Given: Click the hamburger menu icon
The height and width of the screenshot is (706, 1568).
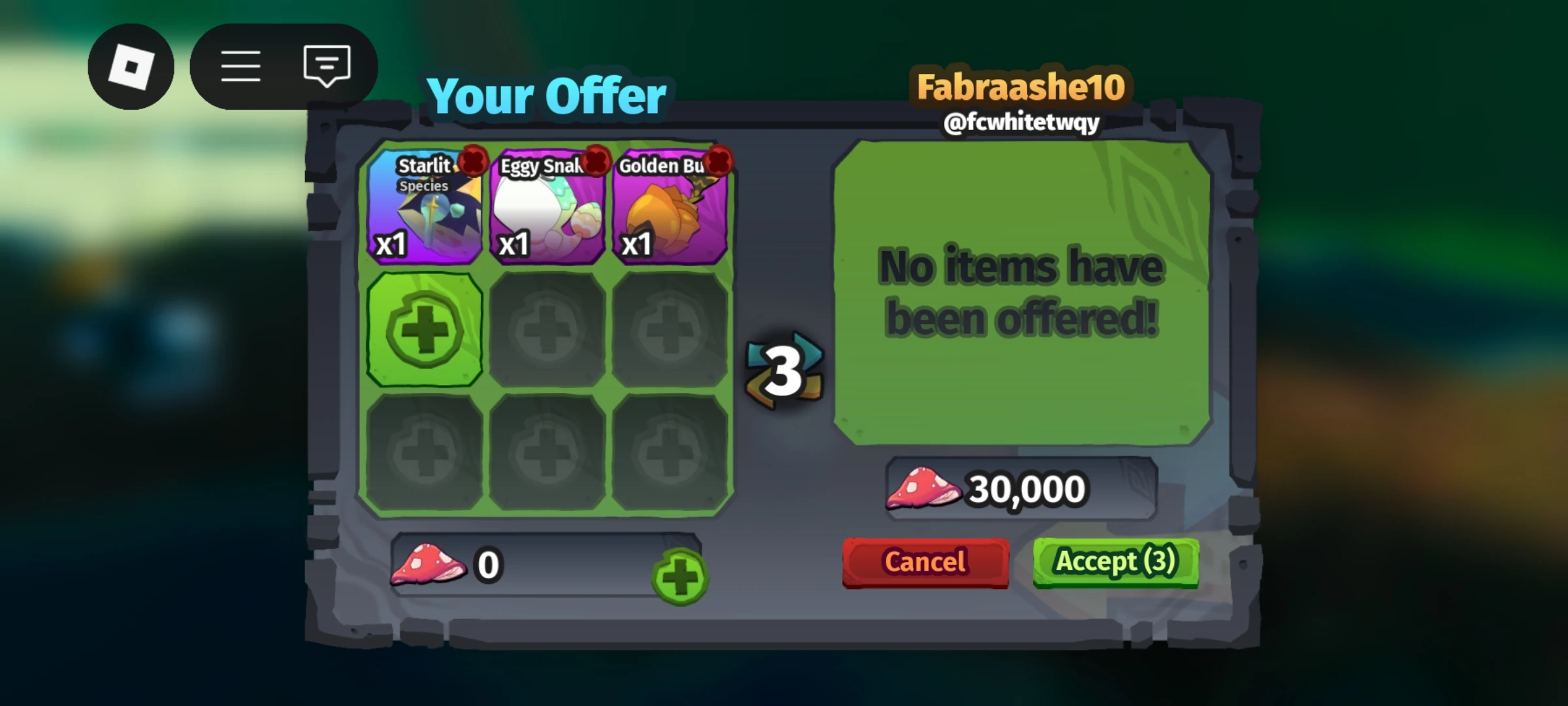Looking at the screenshot, I should coord(241,65).
